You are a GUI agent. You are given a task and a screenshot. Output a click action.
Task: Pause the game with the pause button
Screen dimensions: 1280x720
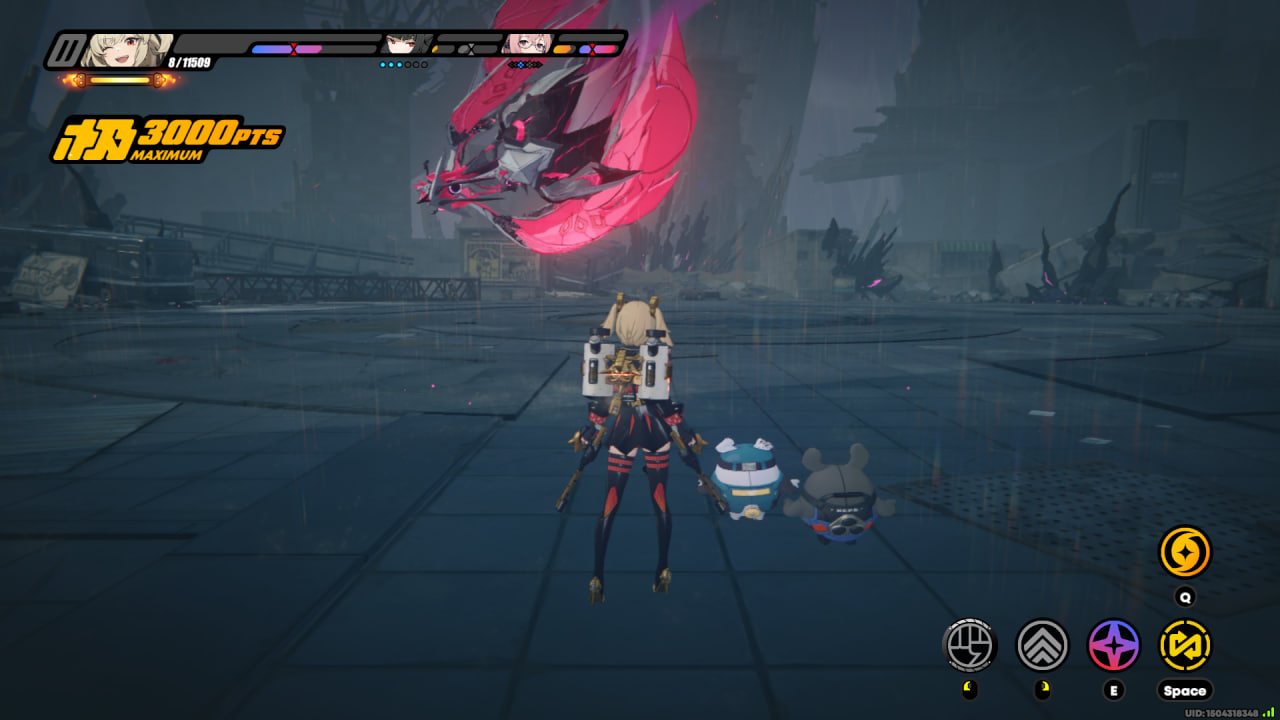68,51
